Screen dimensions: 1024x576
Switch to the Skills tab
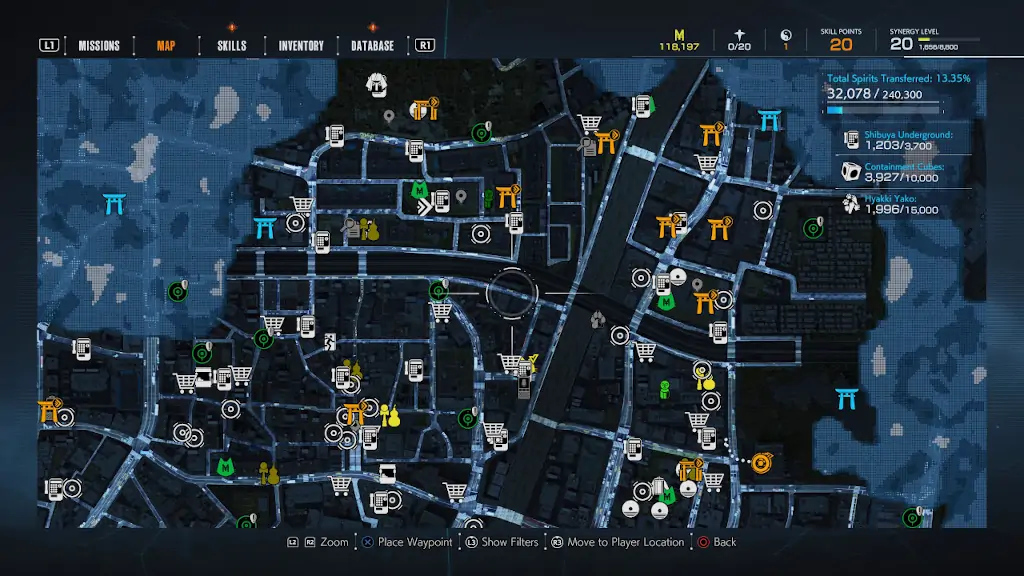(231, 46)
